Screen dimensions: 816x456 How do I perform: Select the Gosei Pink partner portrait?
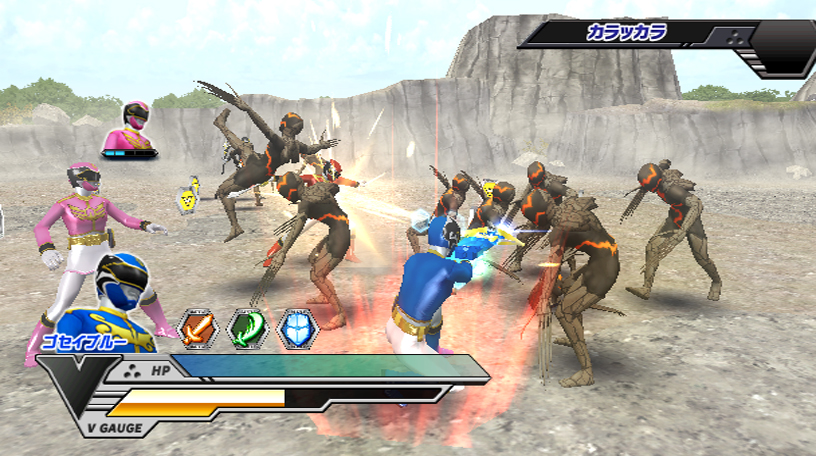134,126
